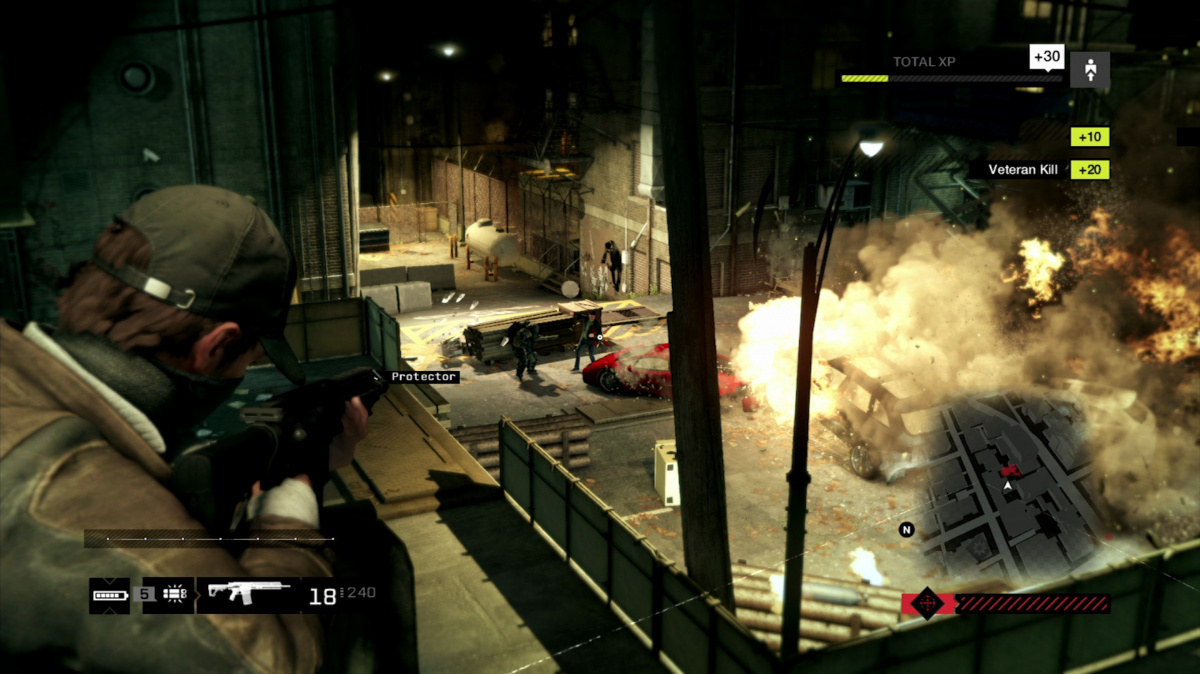Click the white player arrow on minimap
The height and width of the screenshot is (674, 1200).
pyautogui.click(x=1008, y=486)
